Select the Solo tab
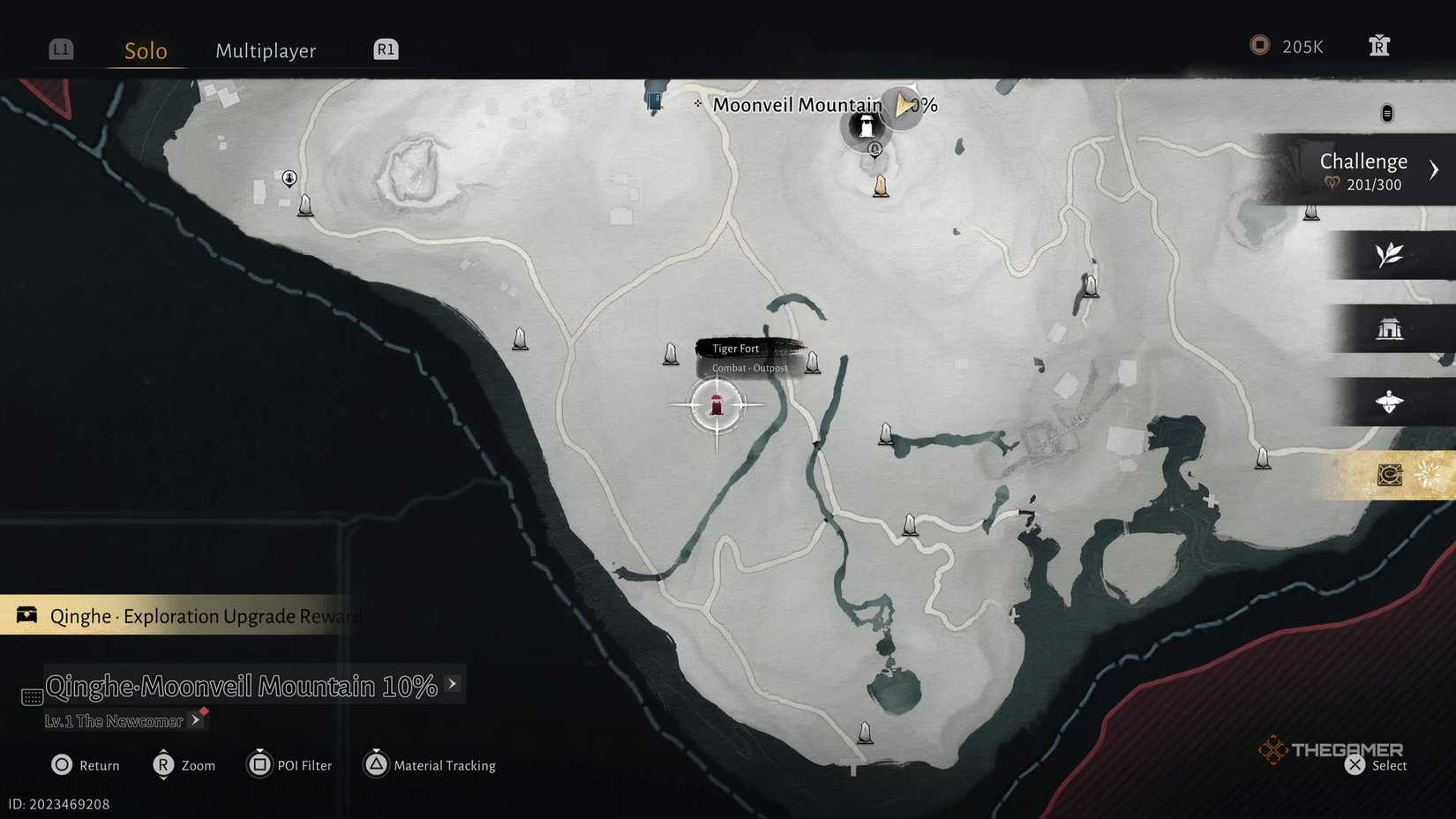 144,50
